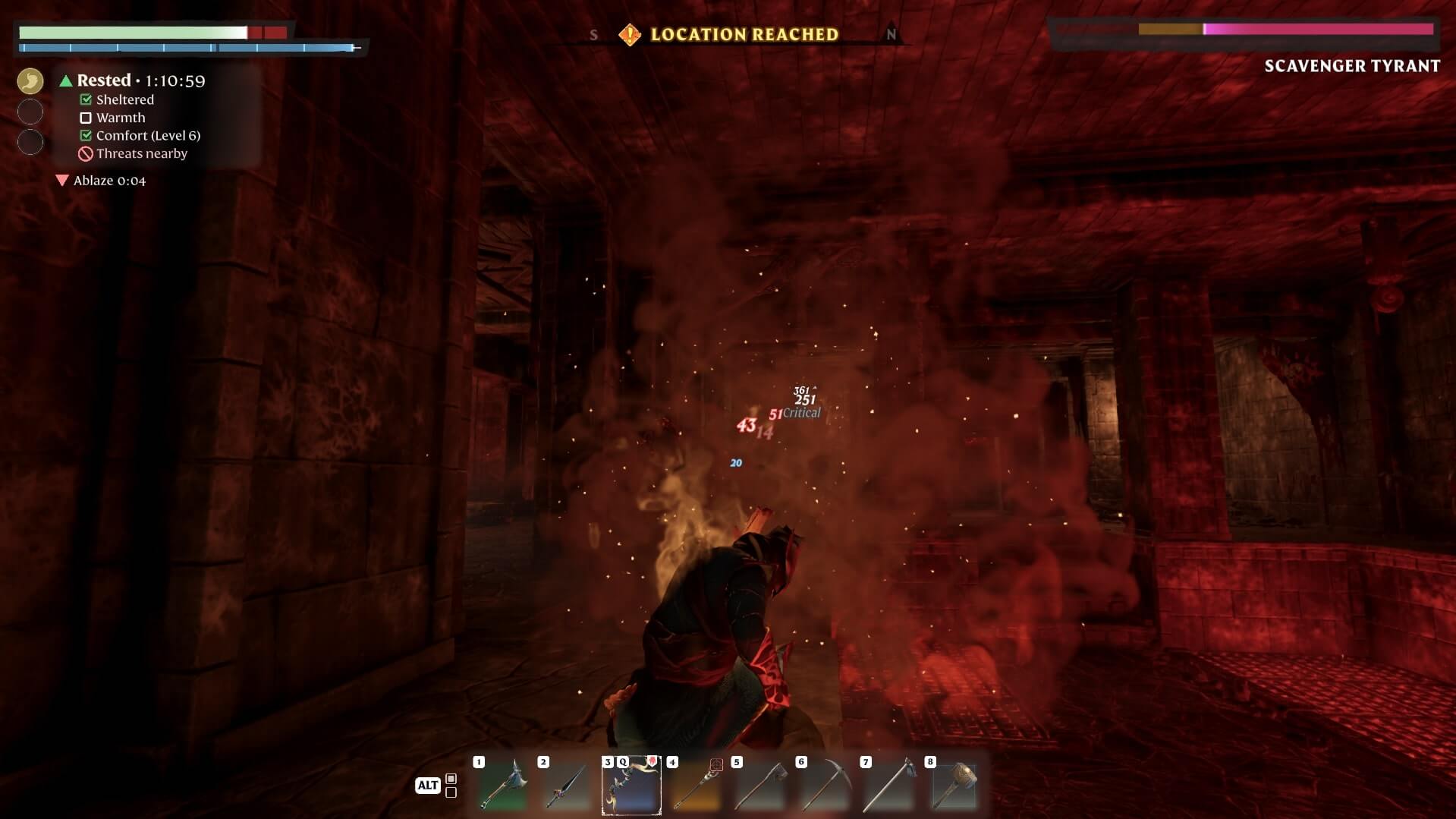Select the axe in hotbar slot 5
The width and height of the screenshot is (1456, 819).
click(760, 786)
